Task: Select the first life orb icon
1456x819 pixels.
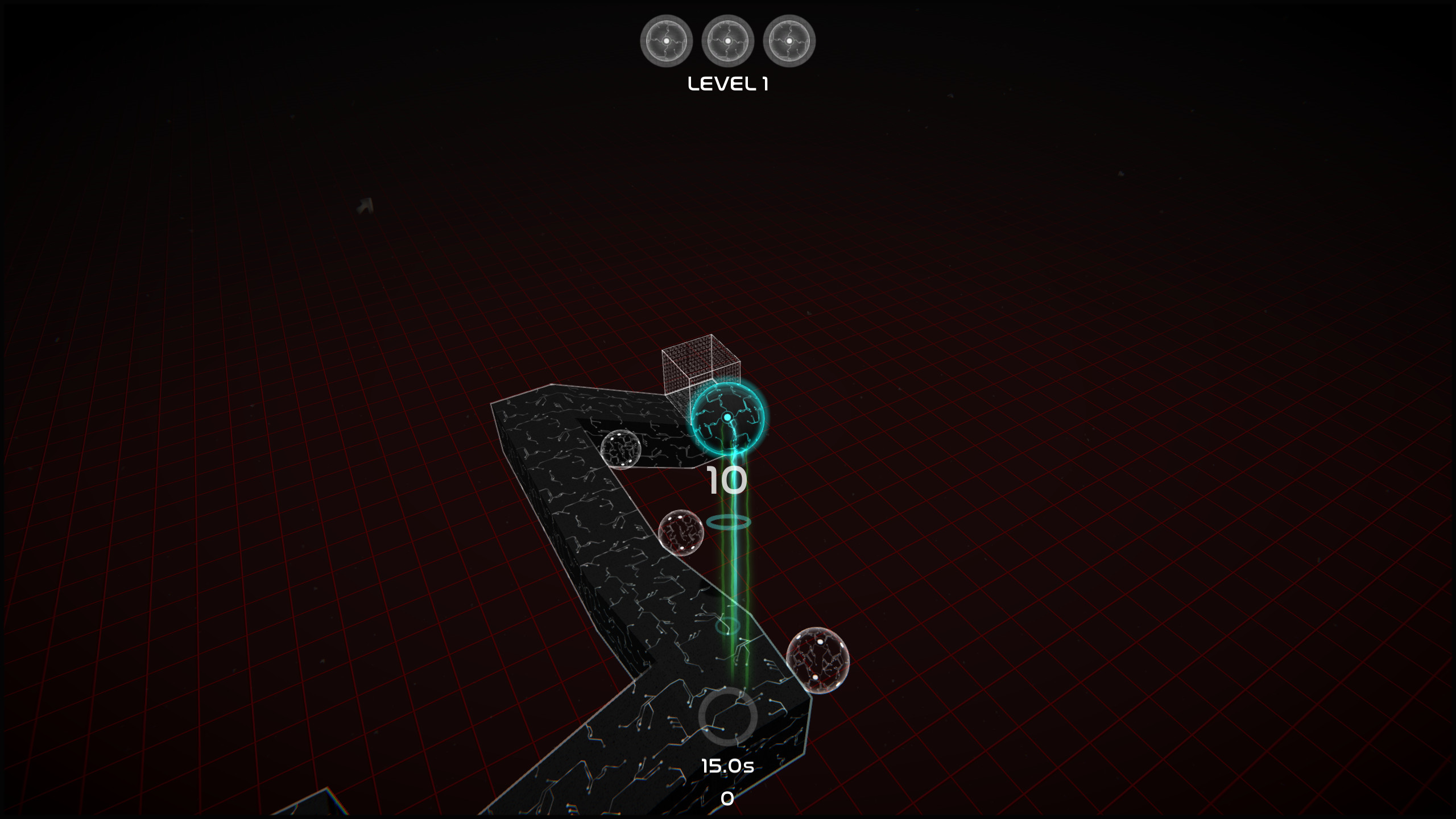Action: pos(667,40)
